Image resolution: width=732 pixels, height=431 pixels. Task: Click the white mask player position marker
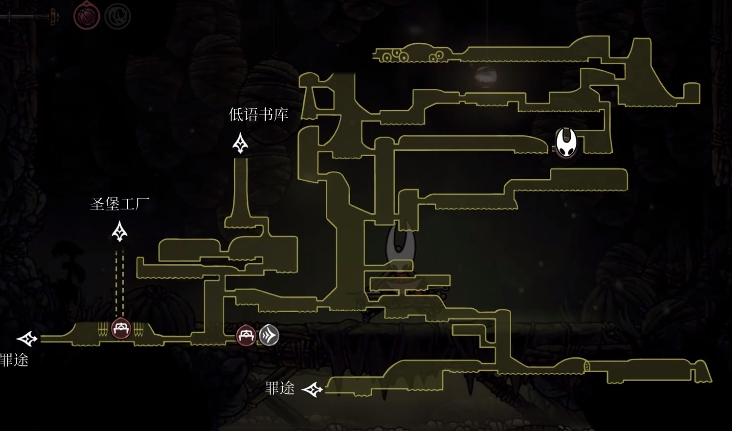point(567,143)
